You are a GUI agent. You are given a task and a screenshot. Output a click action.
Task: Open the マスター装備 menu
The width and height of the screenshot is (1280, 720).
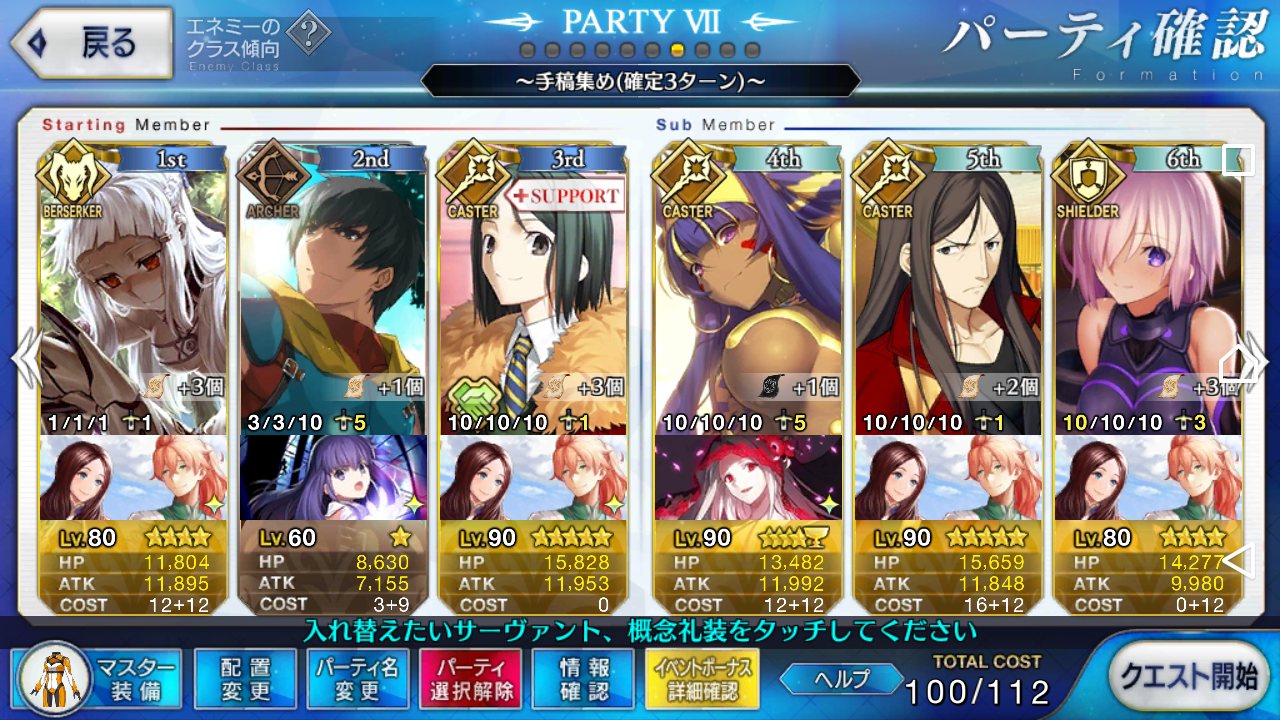98,679
